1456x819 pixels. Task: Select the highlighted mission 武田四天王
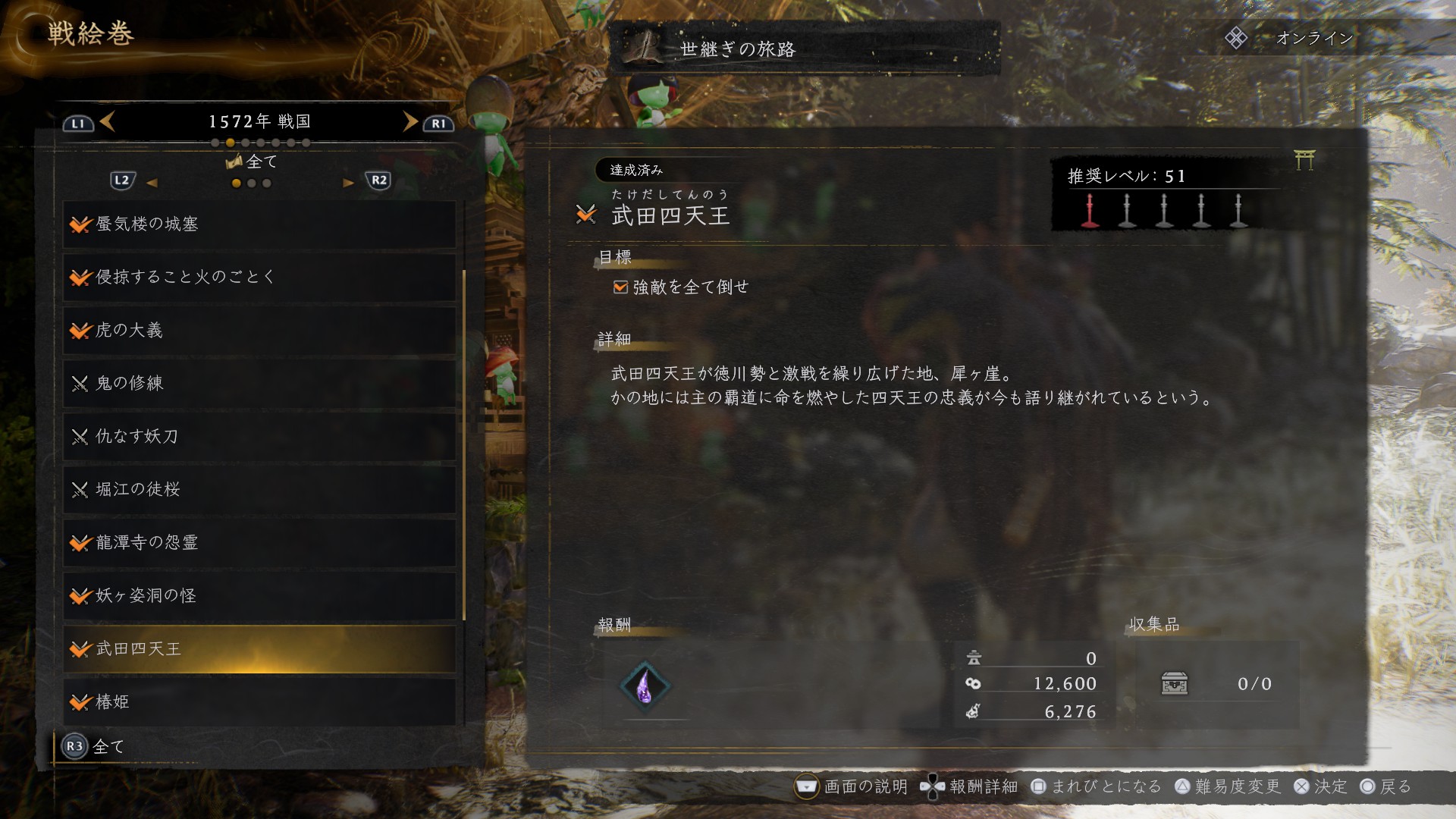tap(259, 649)
